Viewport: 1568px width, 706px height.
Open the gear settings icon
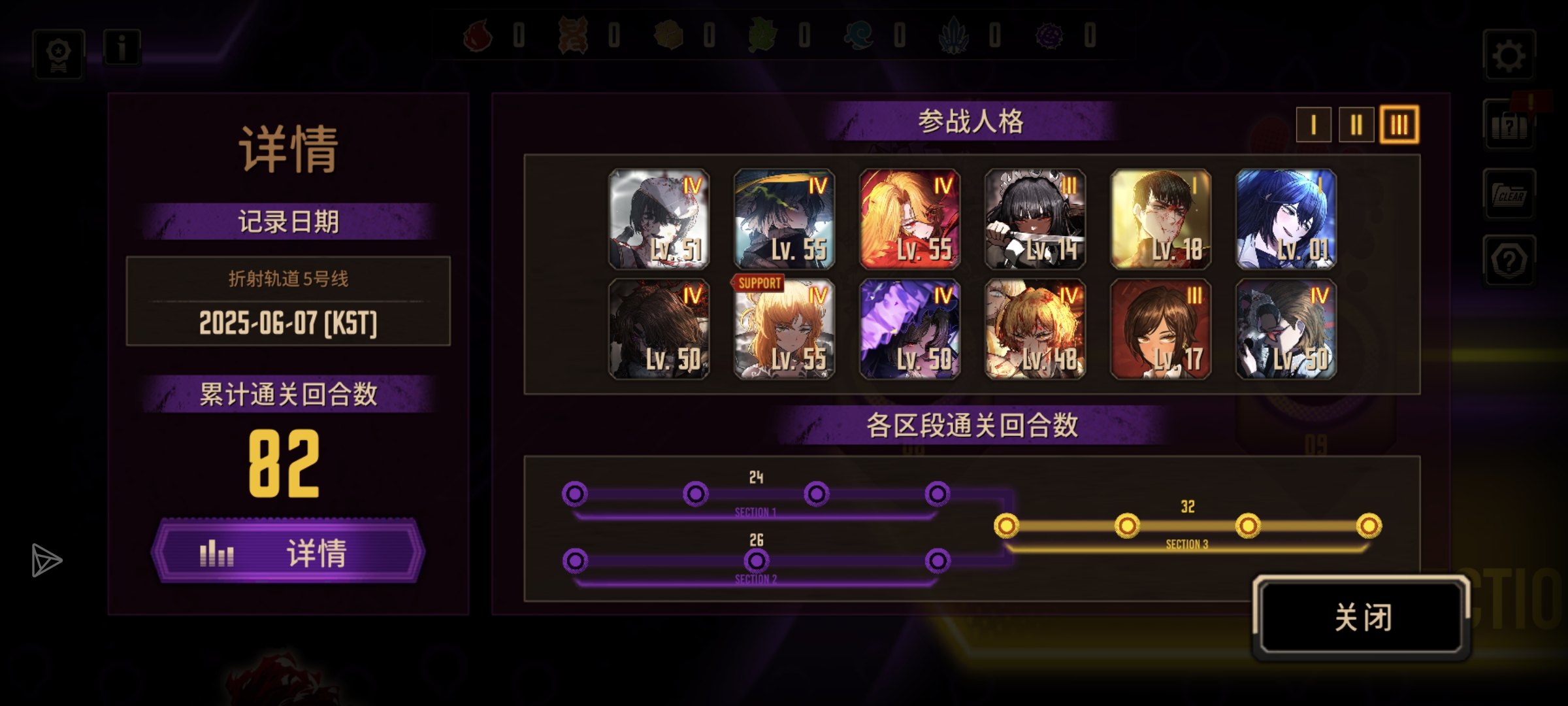pyautogui.click(x=1509, y=56)
